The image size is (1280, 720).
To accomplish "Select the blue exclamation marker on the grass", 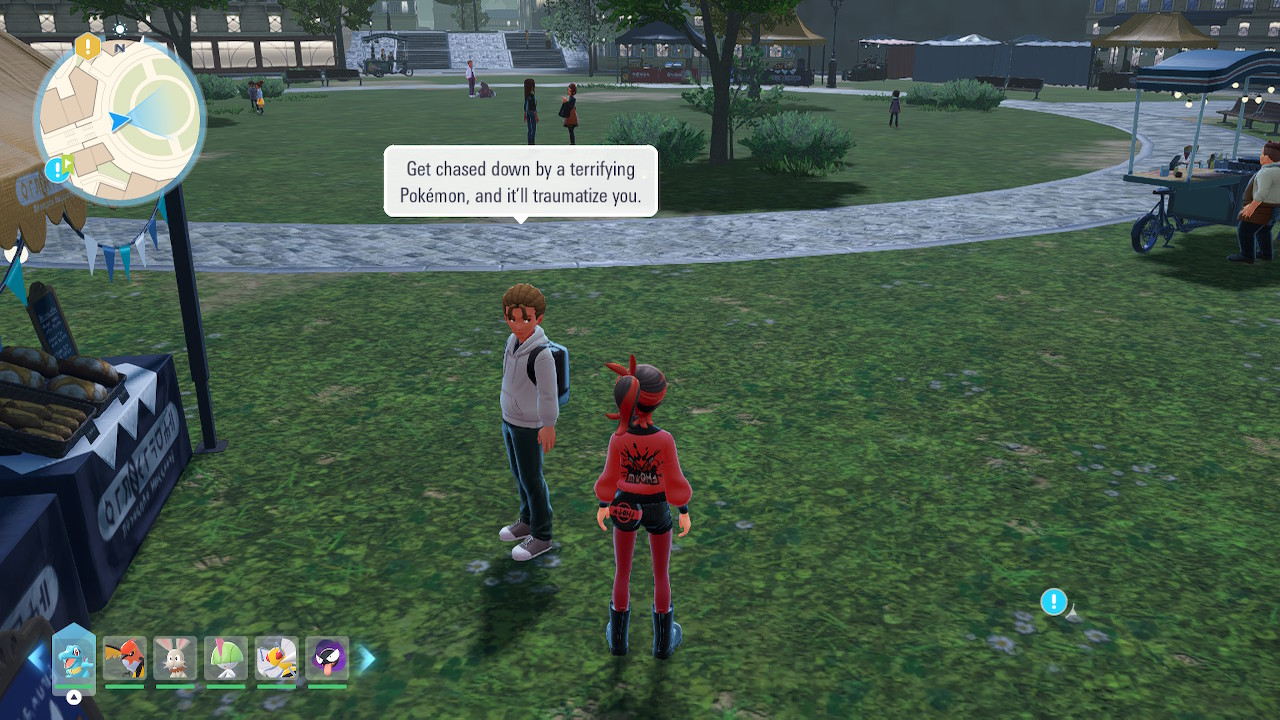I will point(1053,601).
